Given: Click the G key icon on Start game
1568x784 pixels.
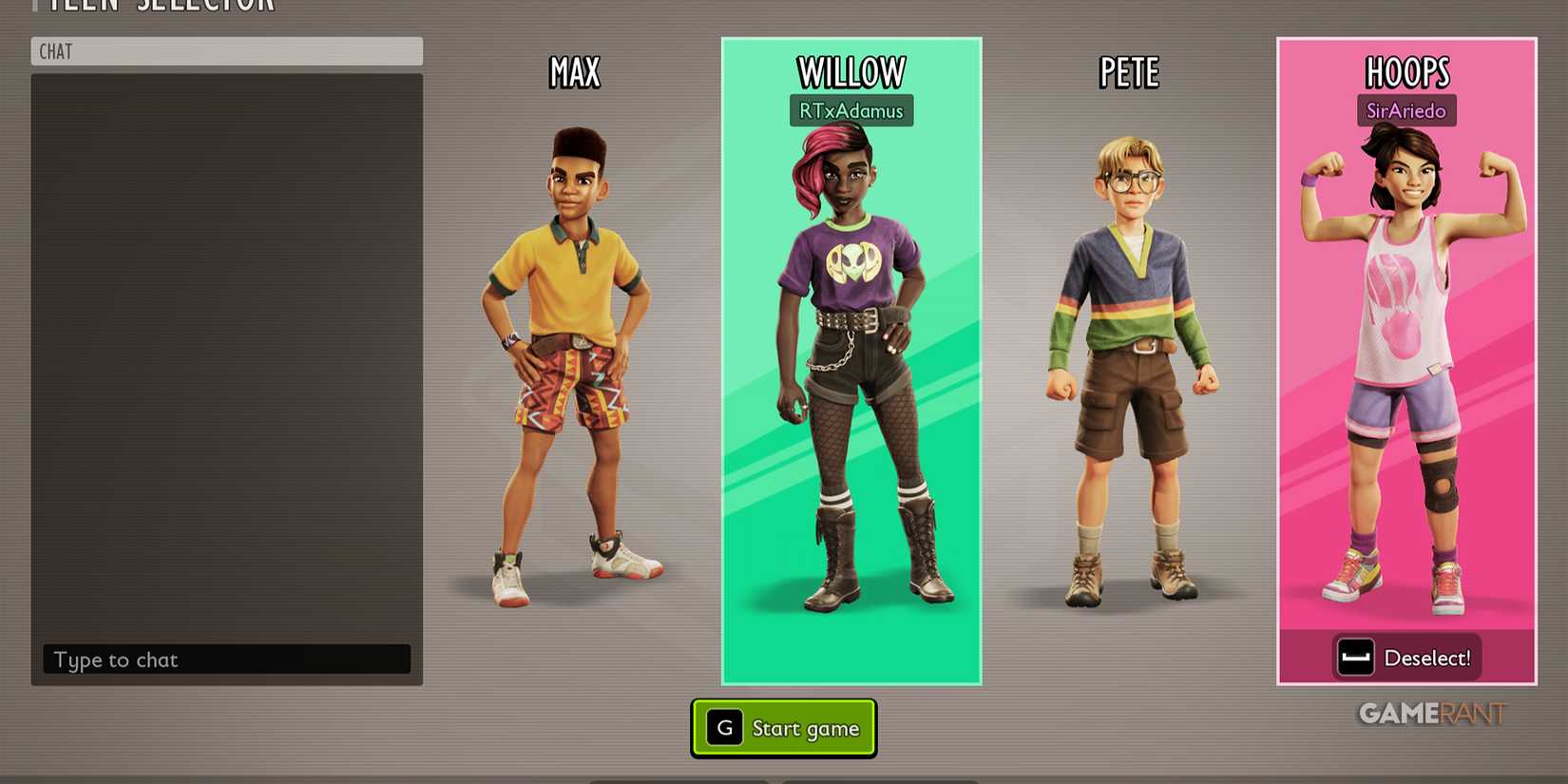Looking at the screenshot, I should click(724, 727).
